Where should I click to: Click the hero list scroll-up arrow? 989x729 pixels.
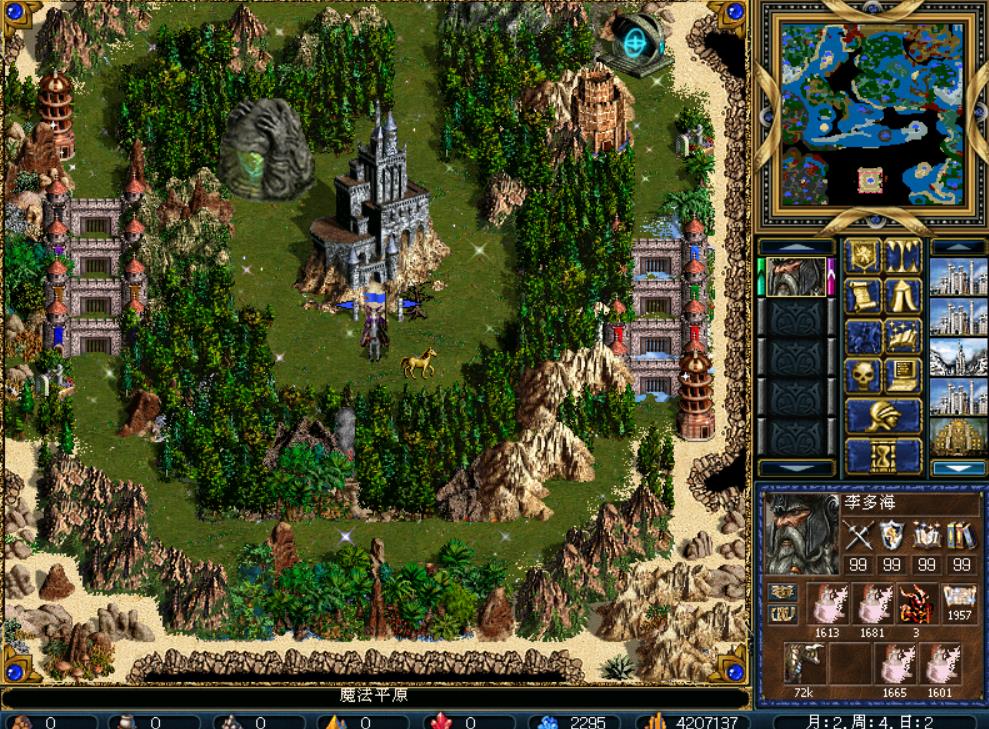pyautogui.click(x=796, y=247)
